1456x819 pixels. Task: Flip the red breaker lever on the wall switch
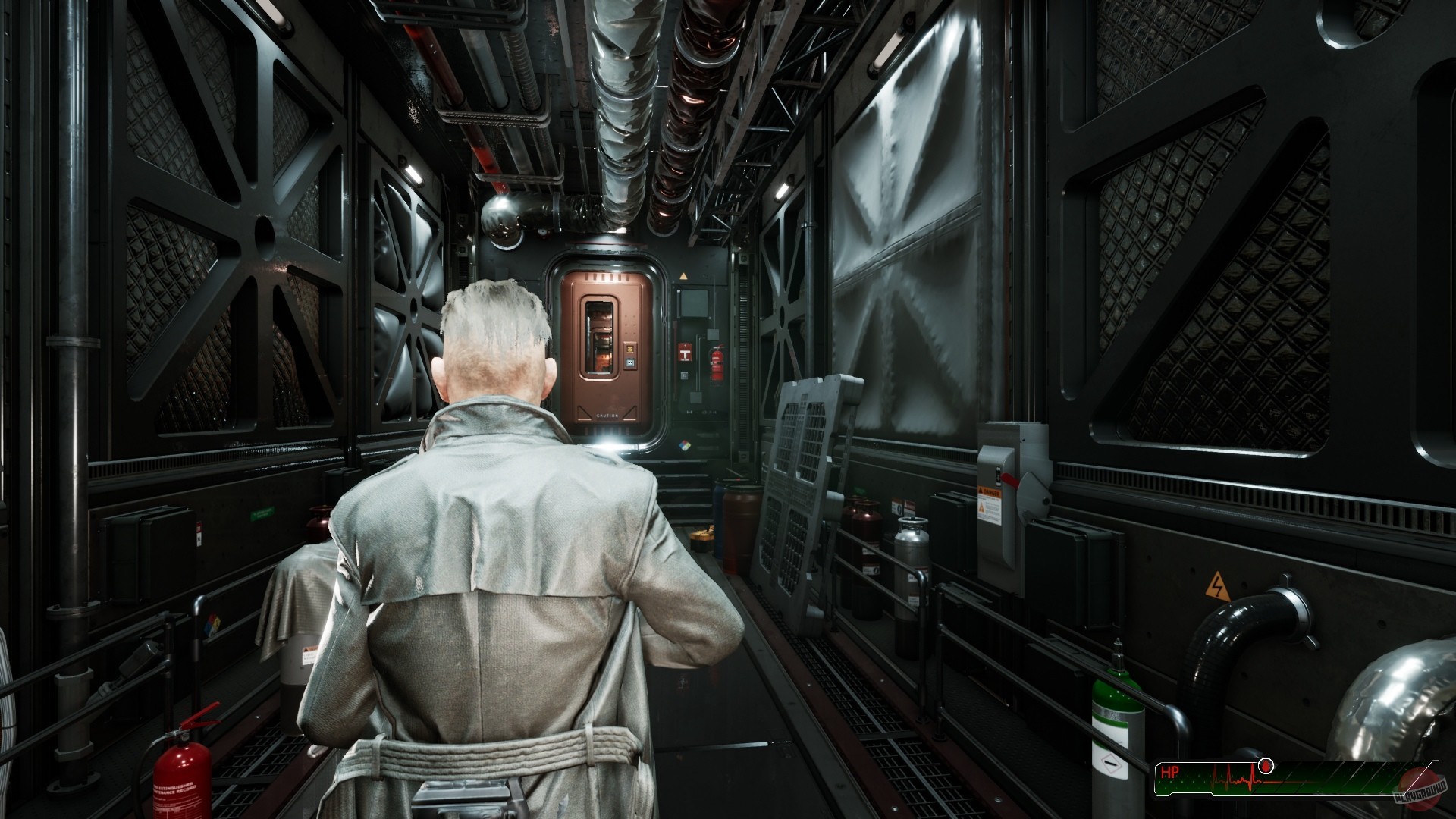1009,479
